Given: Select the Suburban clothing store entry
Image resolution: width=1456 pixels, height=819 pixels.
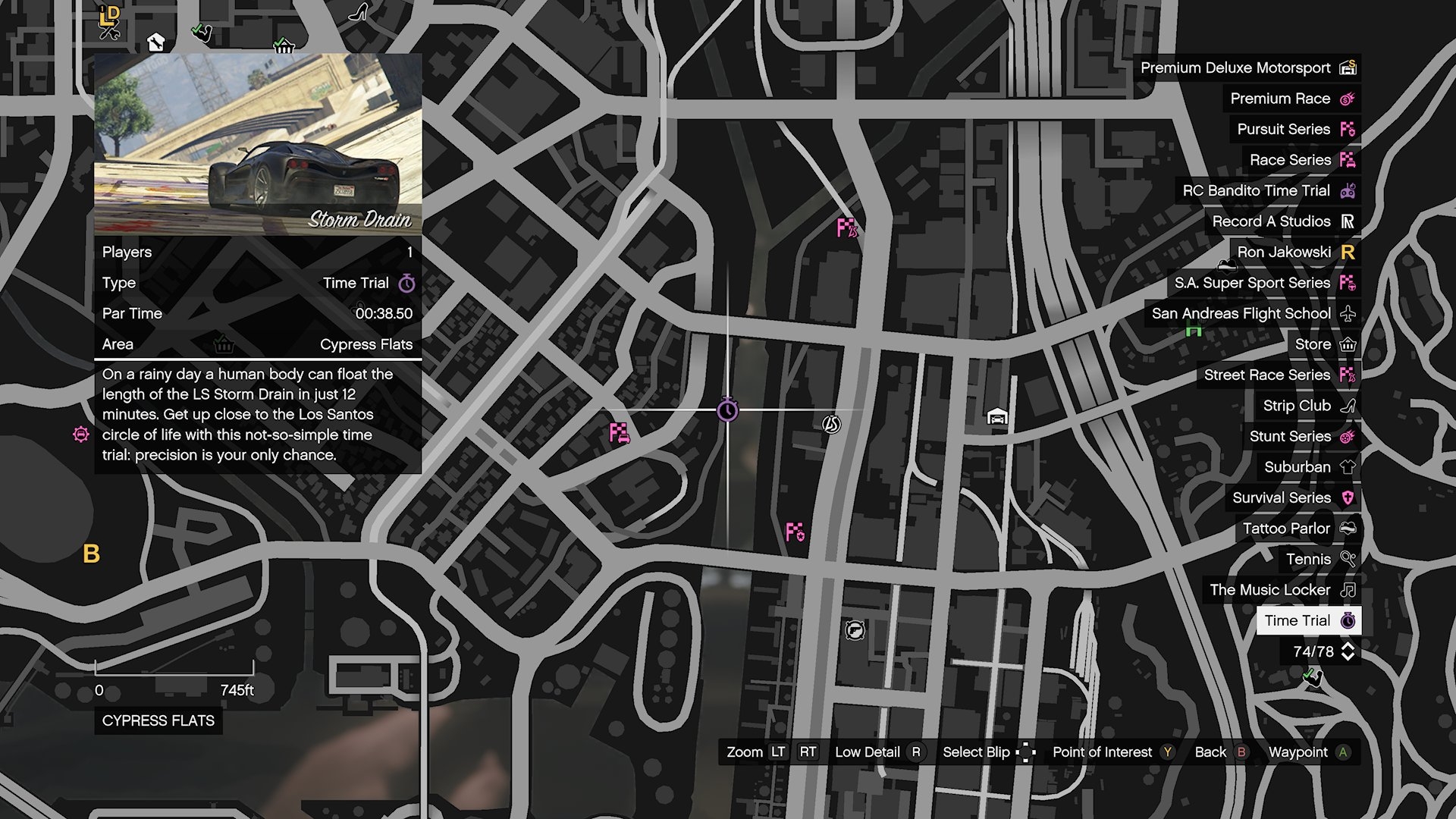Looking at the screenshot, I should pyautogui.click(x=1308, y=467).
